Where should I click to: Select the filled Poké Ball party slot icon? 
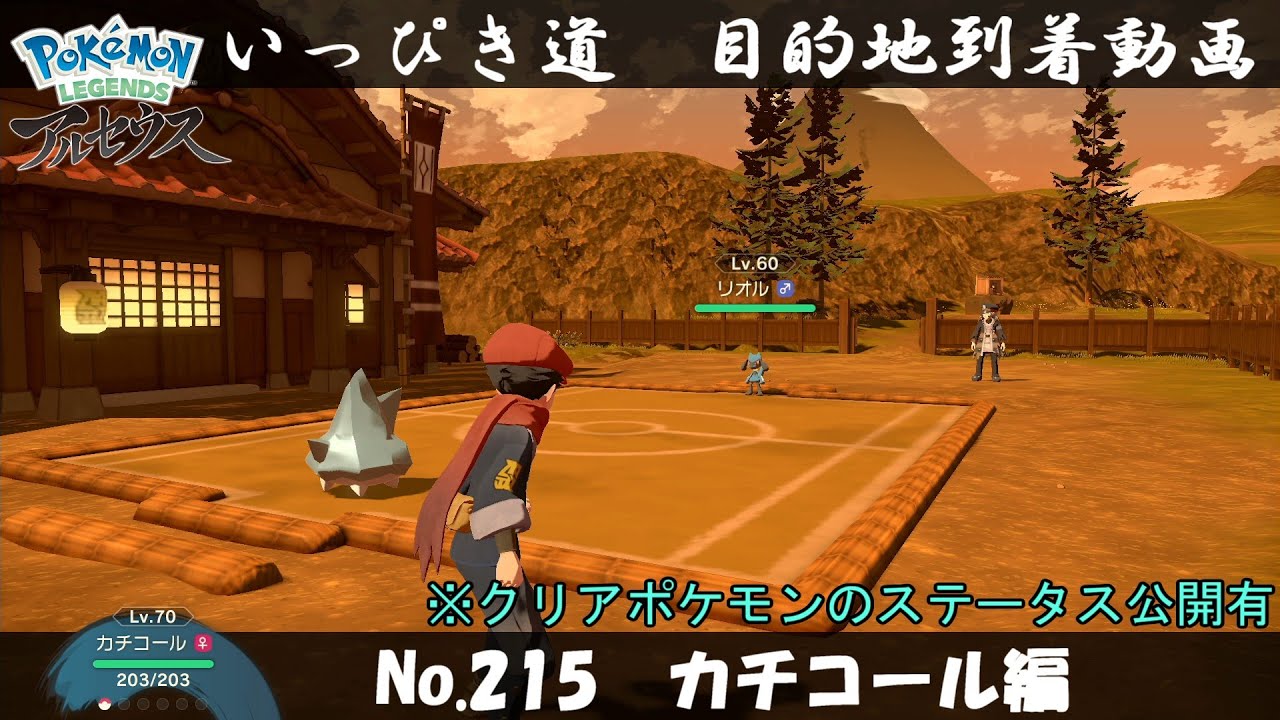pyautogui.click(x=104, y=704)
